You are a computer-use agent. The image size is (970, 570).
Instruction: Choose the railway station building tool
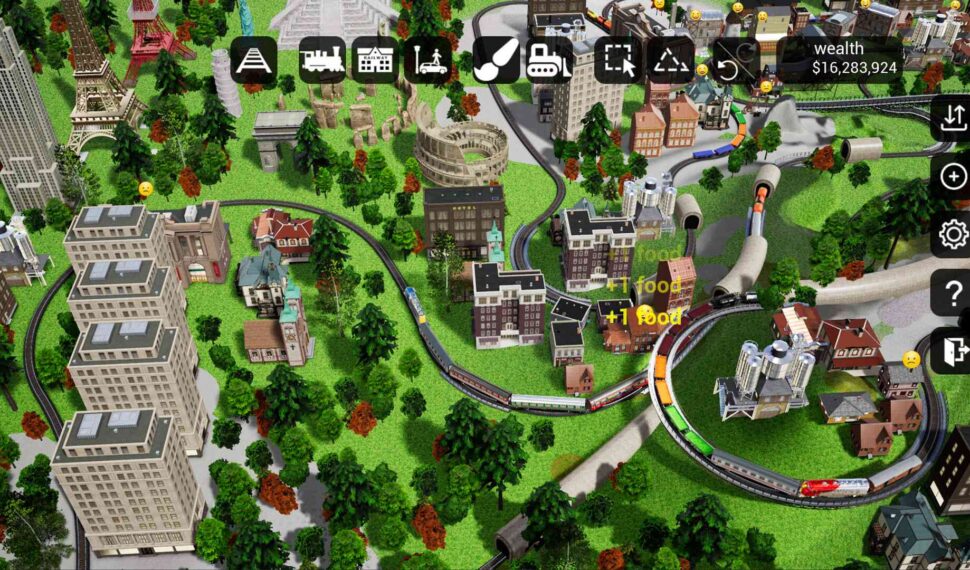(x=374, y=60)
